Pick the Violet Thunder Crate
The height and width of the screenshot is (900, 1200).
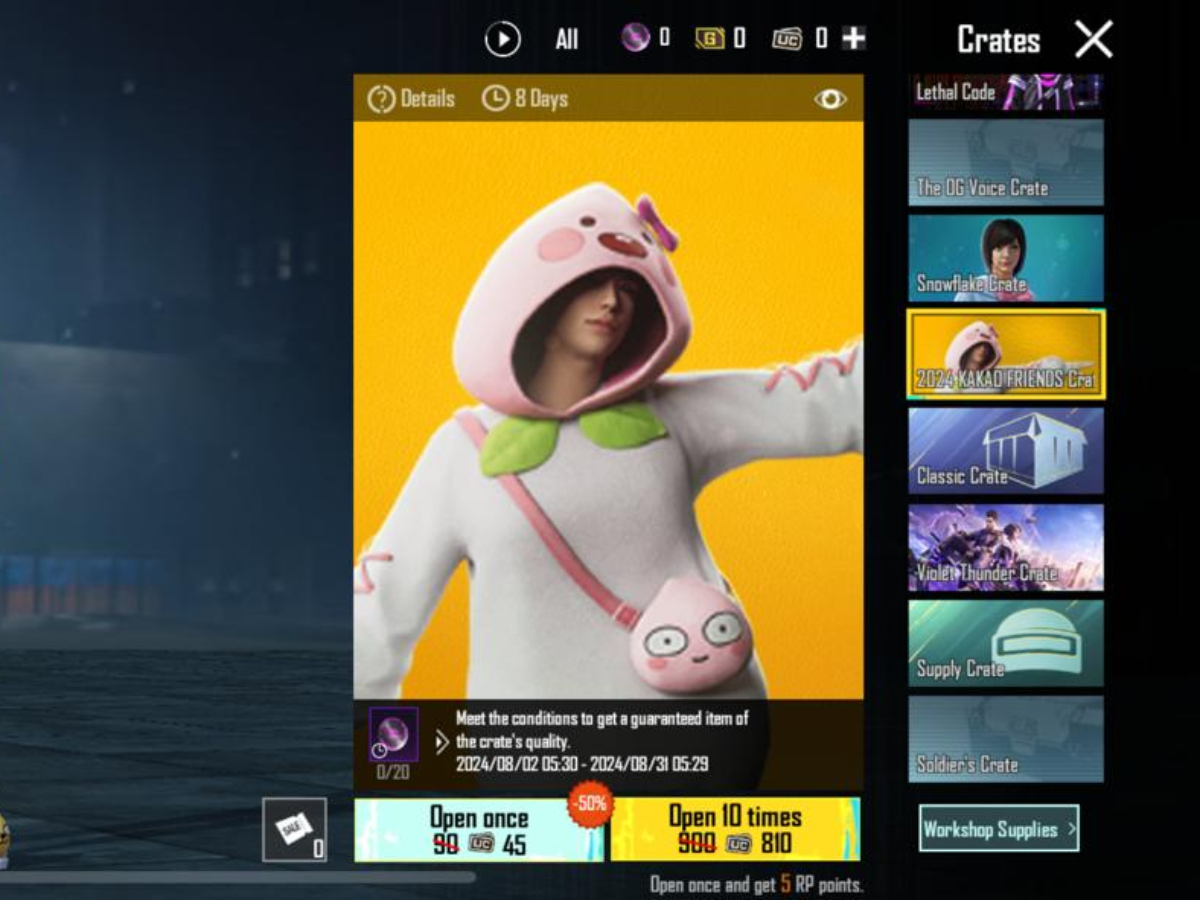[1005, 547]
